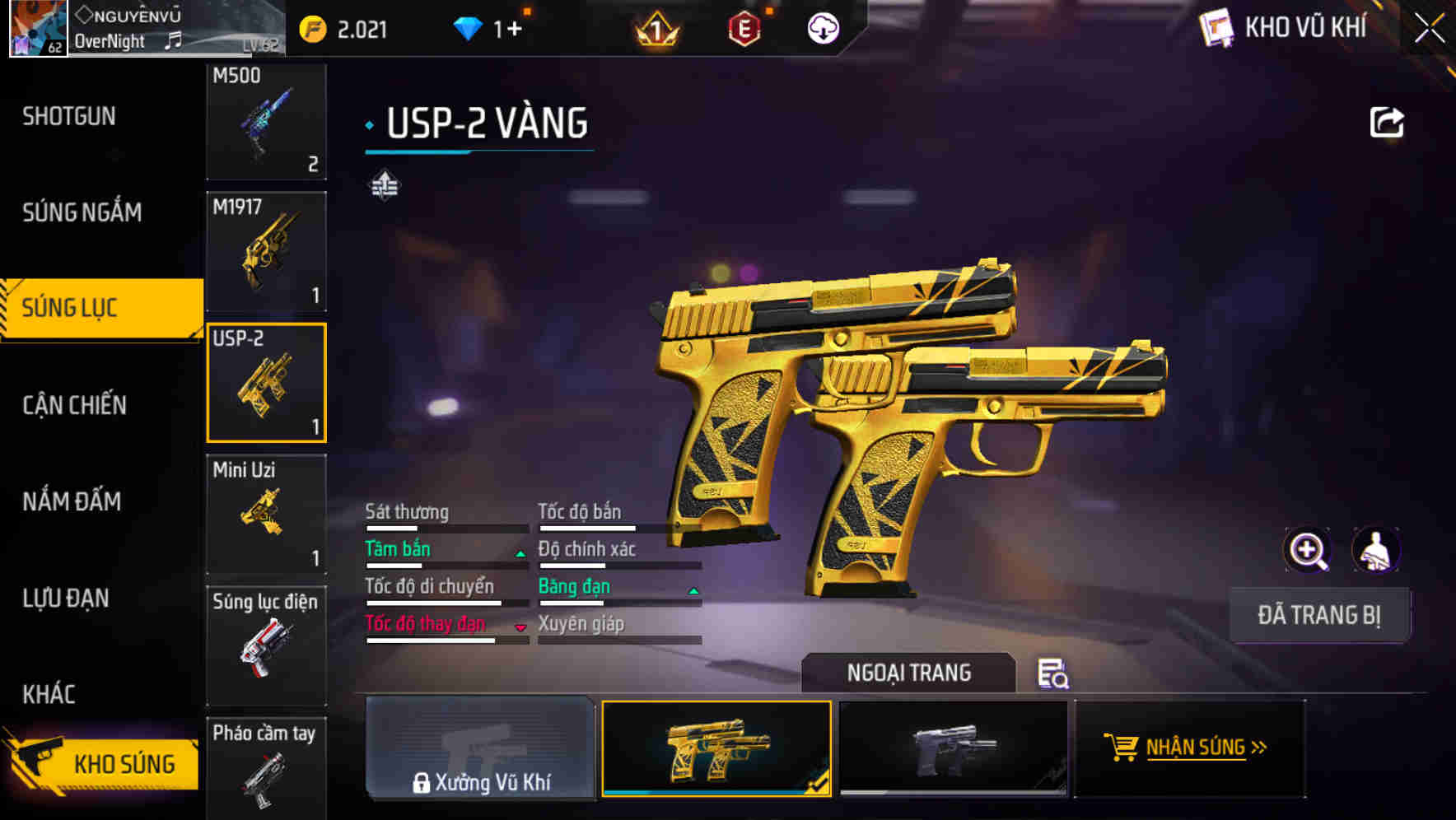Image resolution: width=1456 pixels, height=820 pixels.
Task: Open the character preview icon beside the magnifier
Action: click(x=1377, y=550)
